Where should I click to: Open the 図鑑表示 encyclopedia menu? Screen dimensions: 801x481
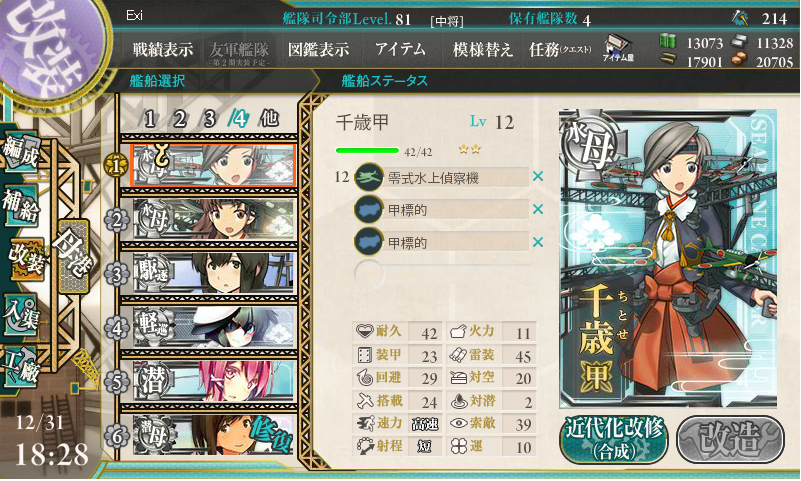pyautogui.click(x=317, y=49)
